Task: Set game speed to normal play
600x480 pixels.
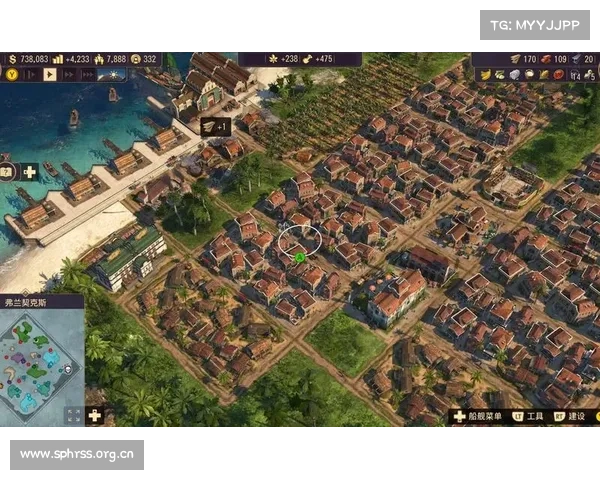Action: [50, 74]
